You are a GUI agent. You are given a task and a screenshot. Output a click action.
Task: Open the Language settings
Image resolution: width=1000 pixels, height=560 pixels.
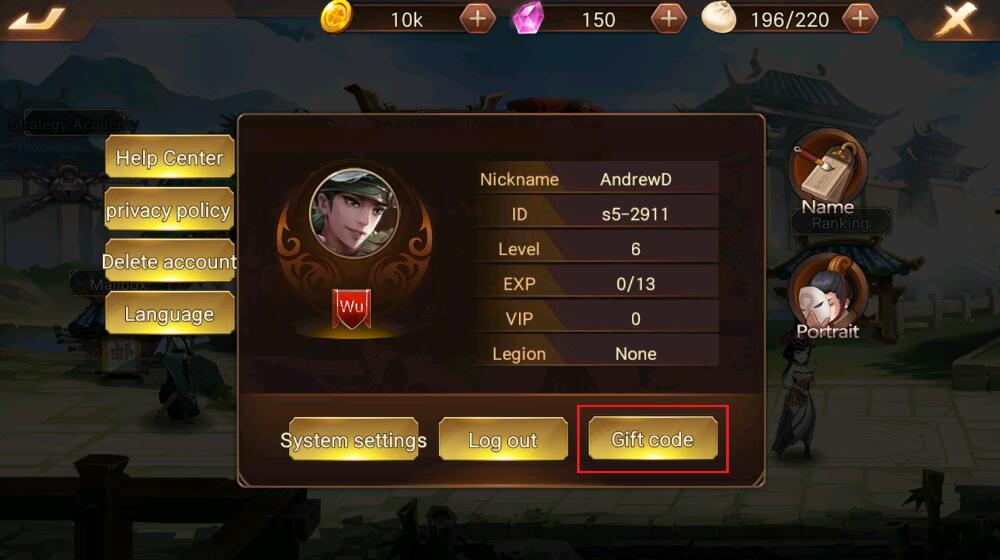point(169,314)
